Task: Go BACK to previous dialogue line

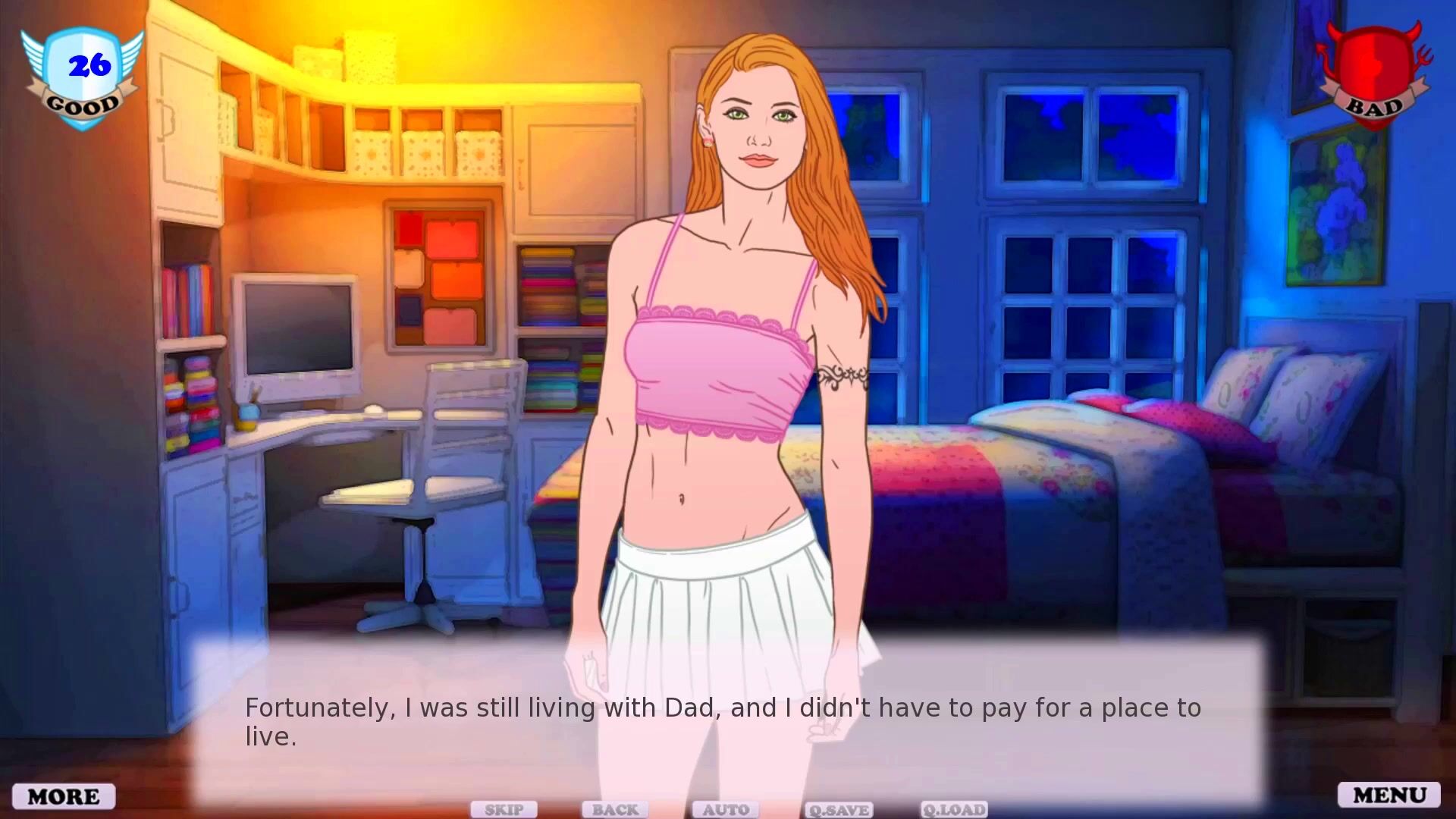Action: point(615,809)
